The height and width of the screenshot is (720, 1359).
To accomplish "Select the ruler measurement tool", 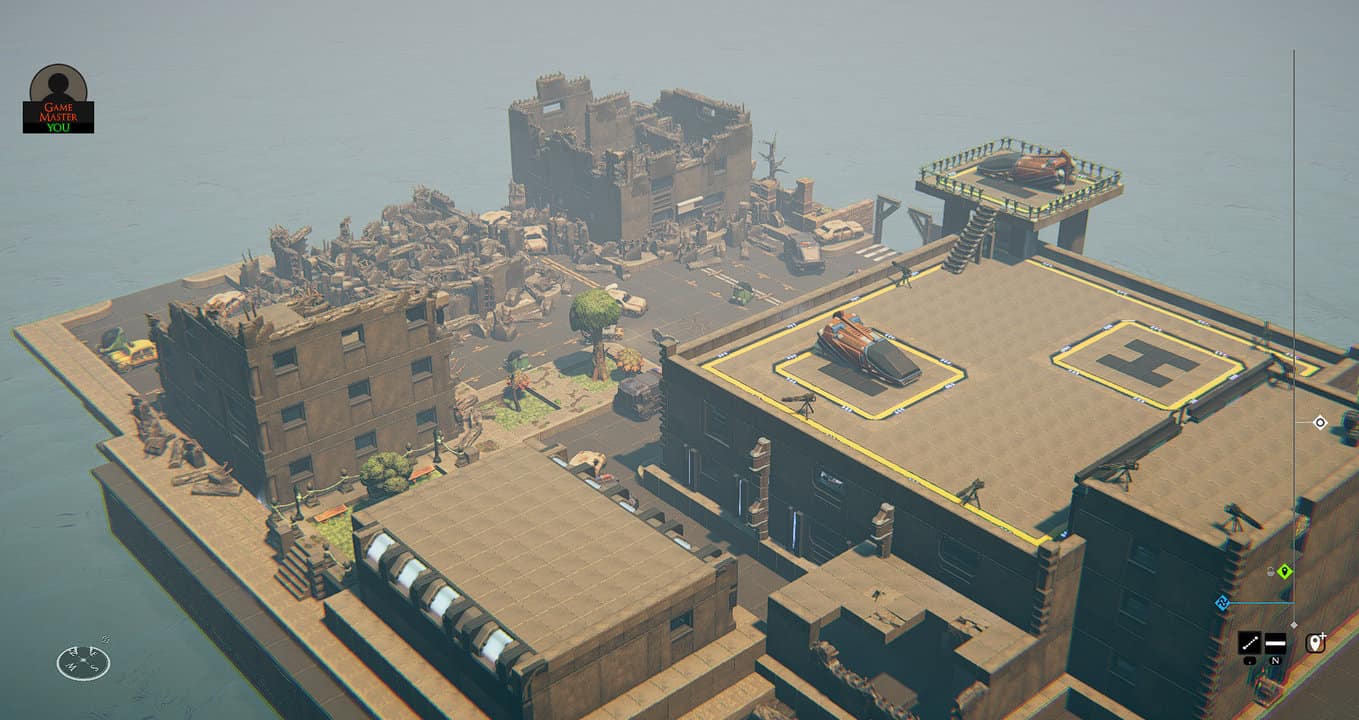I will (1249, 643).
